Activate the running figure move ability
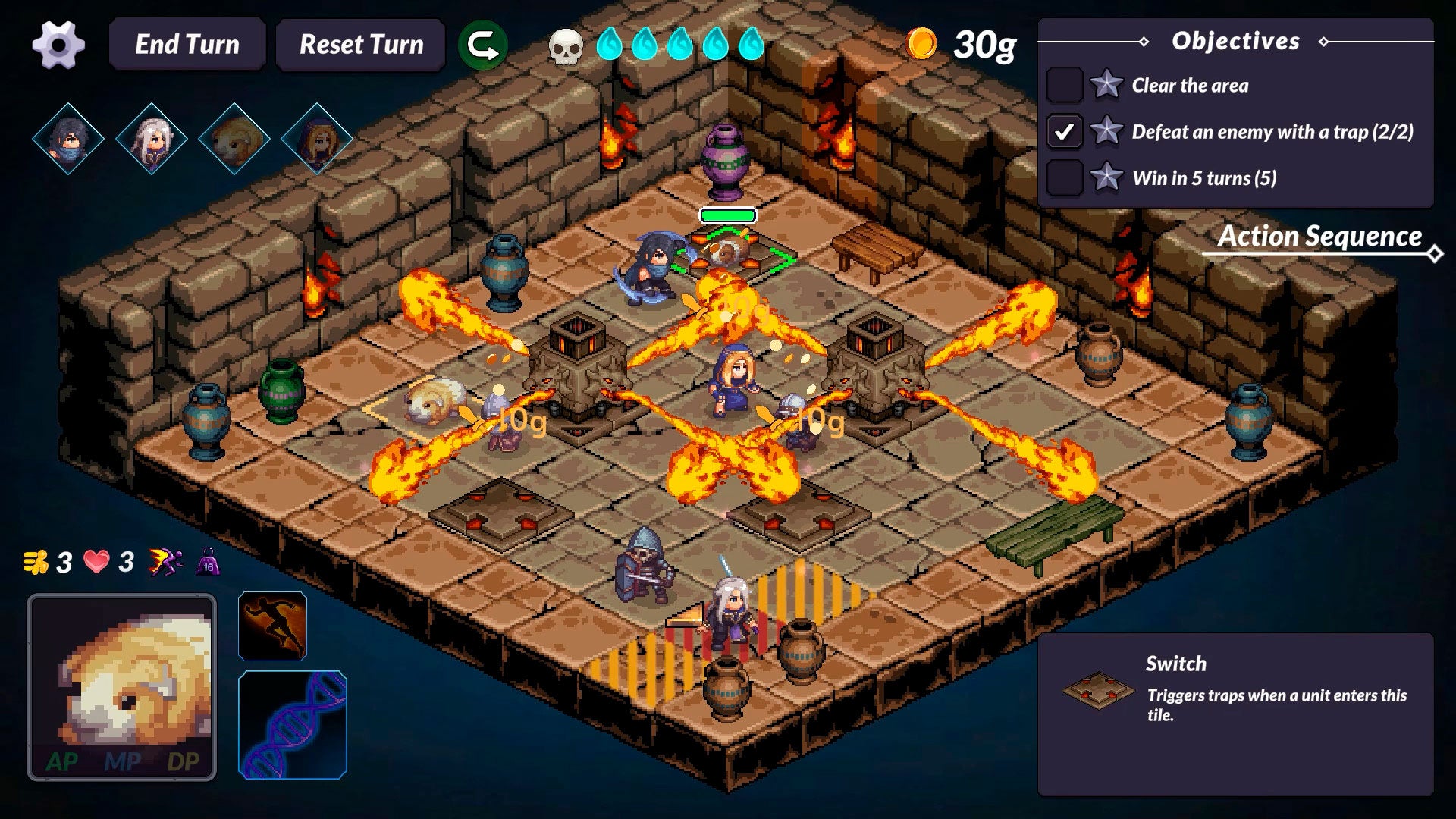The image size is (1456, 819). coord(272,626)
